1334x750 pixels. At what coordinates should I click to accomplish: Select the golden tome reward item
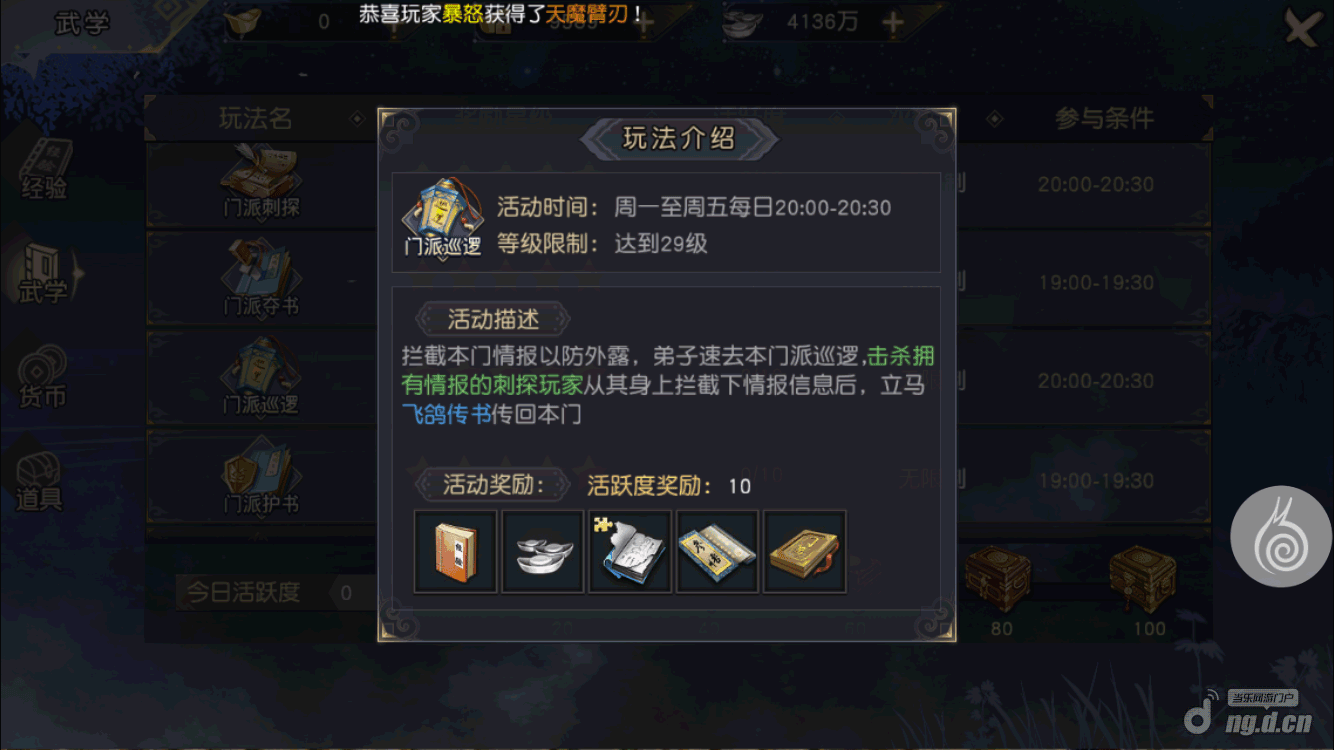click(804, 551)
